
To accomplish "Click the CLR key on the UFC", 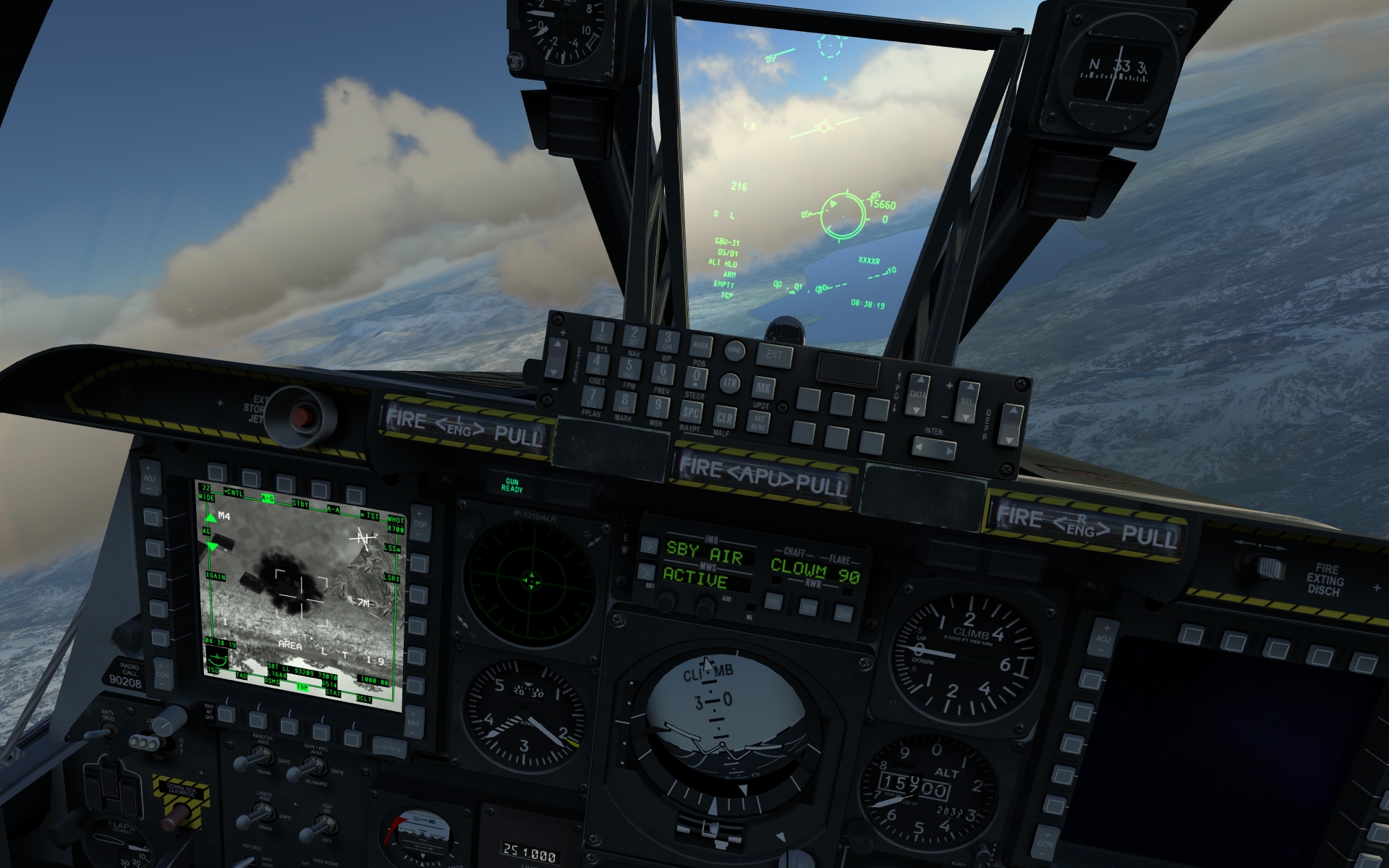I will click(x=724, y=417).
